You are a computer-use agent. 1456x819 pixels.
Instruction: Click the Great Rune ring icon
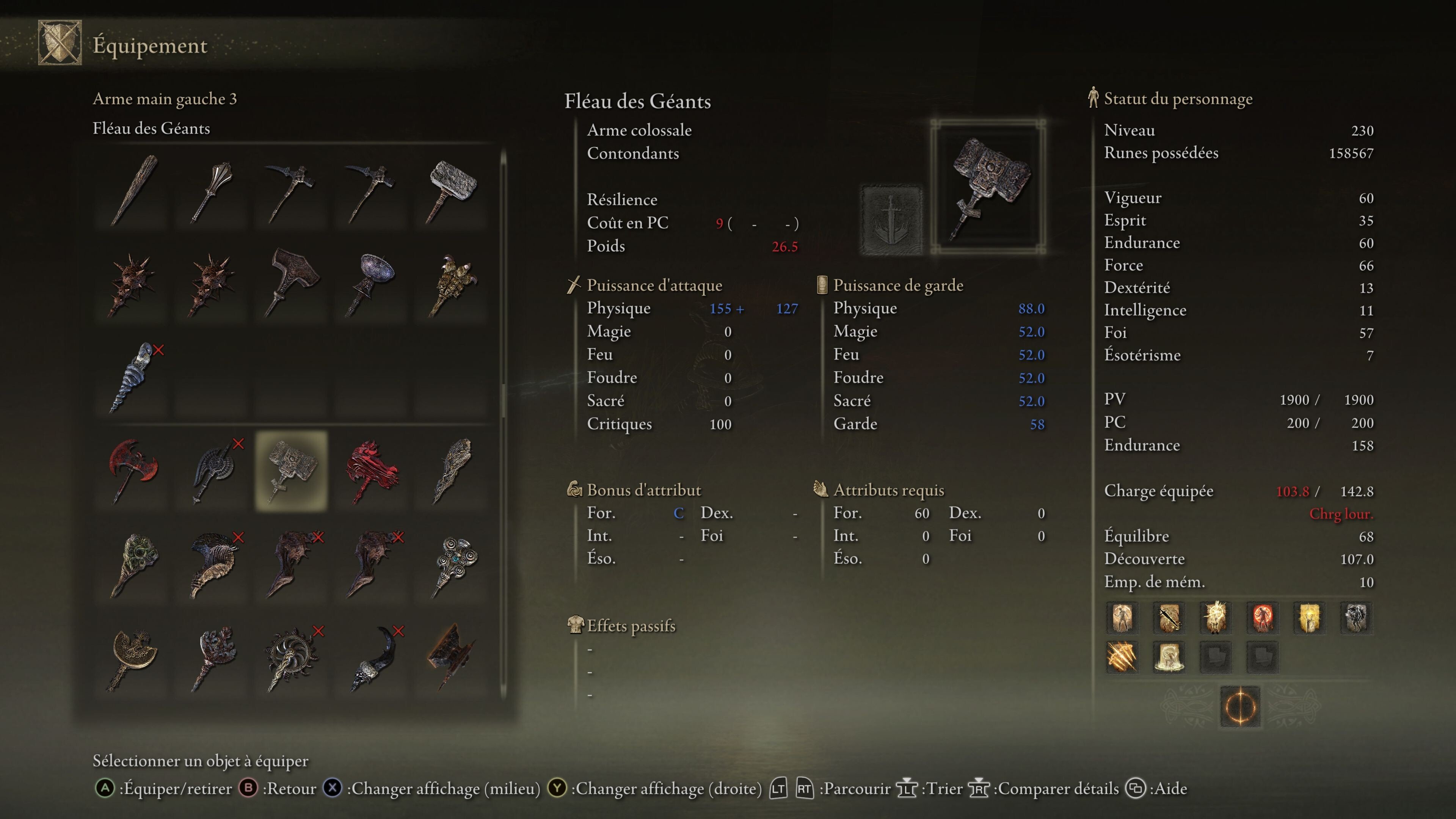tap(1240, 706)
